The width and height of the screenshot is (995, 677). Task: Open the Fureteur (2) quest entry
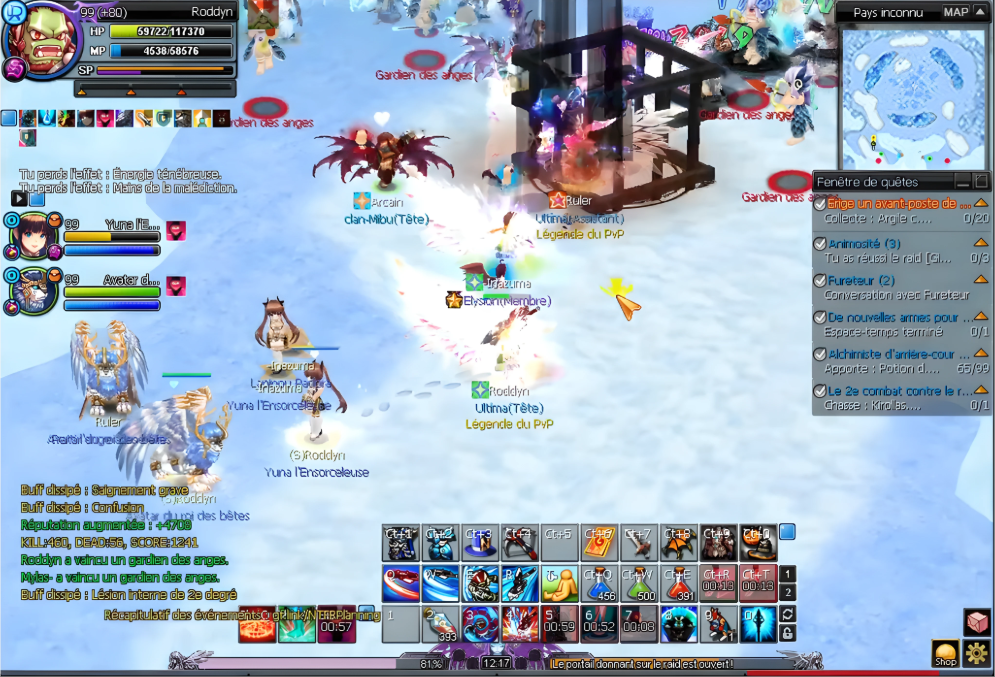(861, 281)
